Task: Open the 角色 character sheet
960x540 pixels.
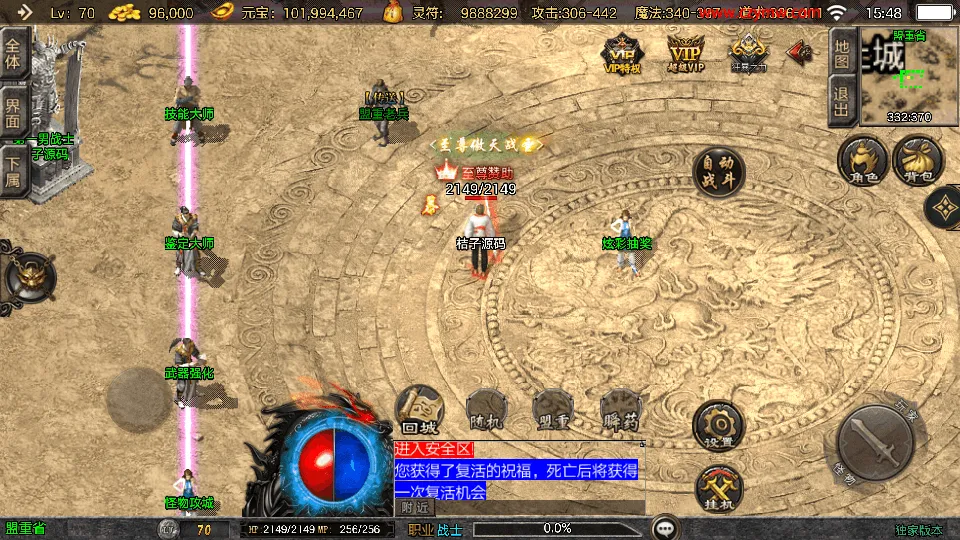Action: tap(864, 162)
